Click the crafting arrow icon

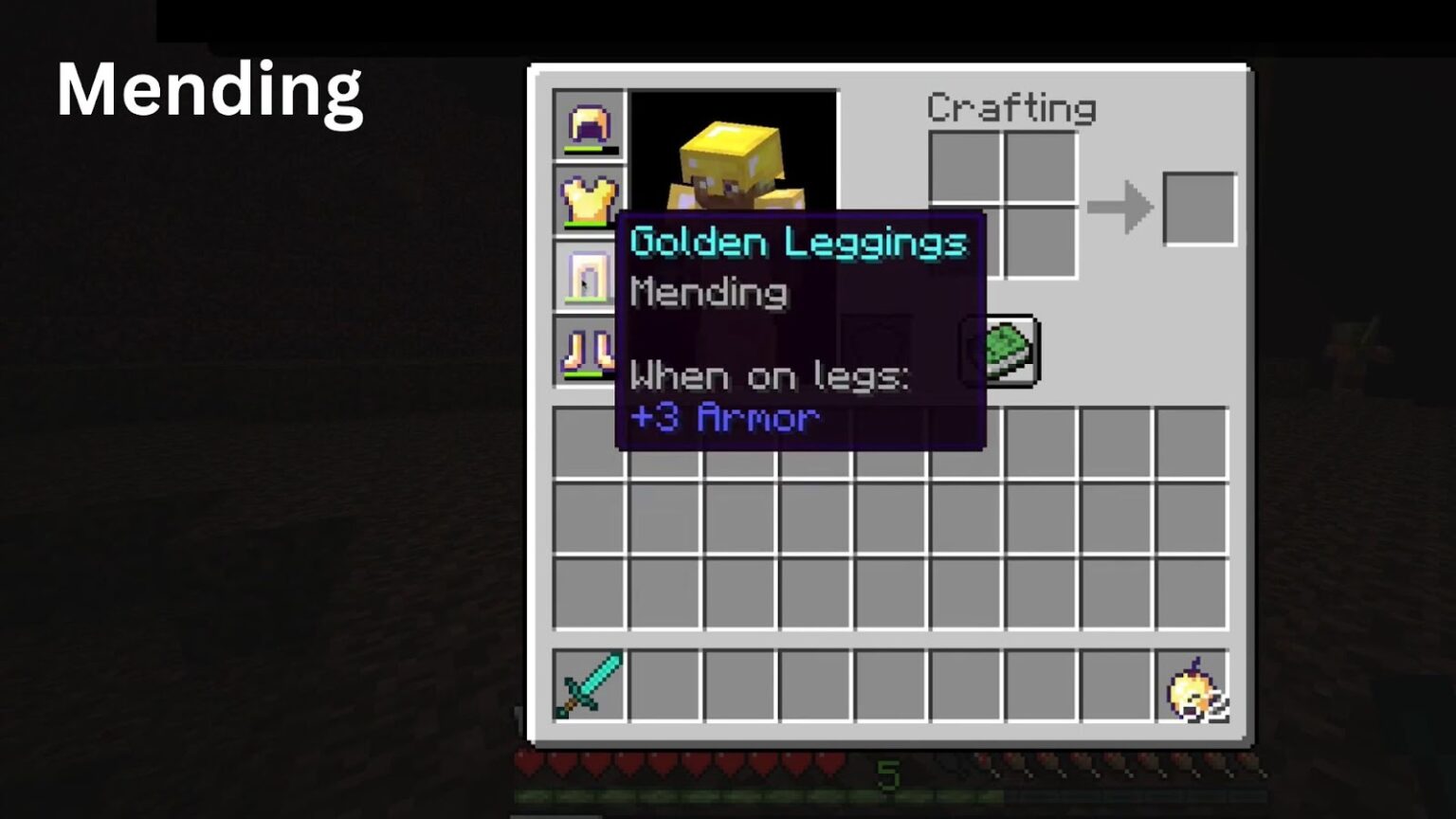(x=1120, y=208)
